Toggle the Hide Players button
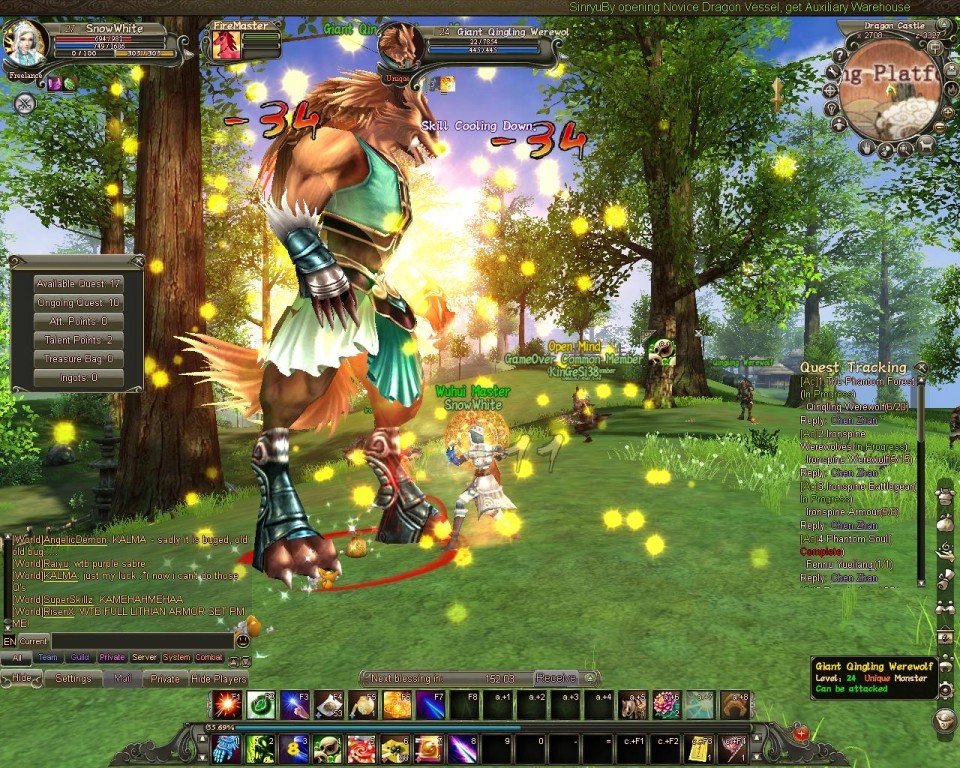The width and height of the screenshot is (960, 768). pyautogui.click(x=218, y=678)
